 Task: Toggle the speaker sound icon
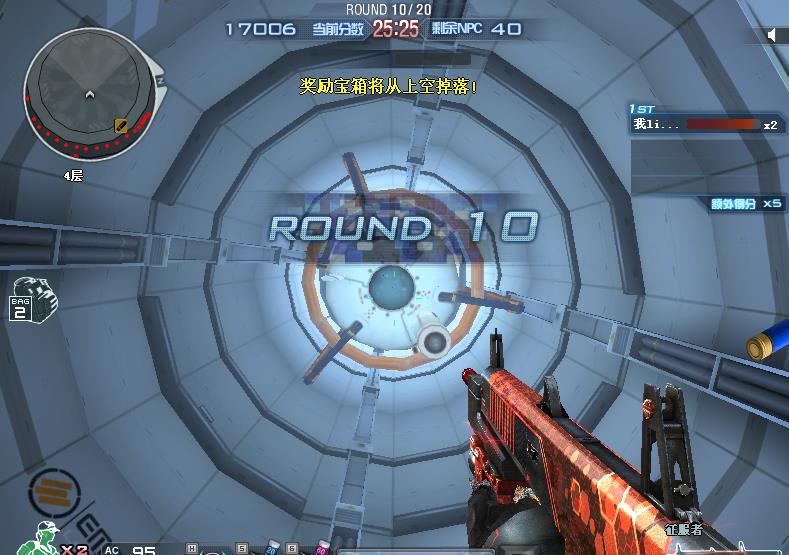click(x=772, y=35)
